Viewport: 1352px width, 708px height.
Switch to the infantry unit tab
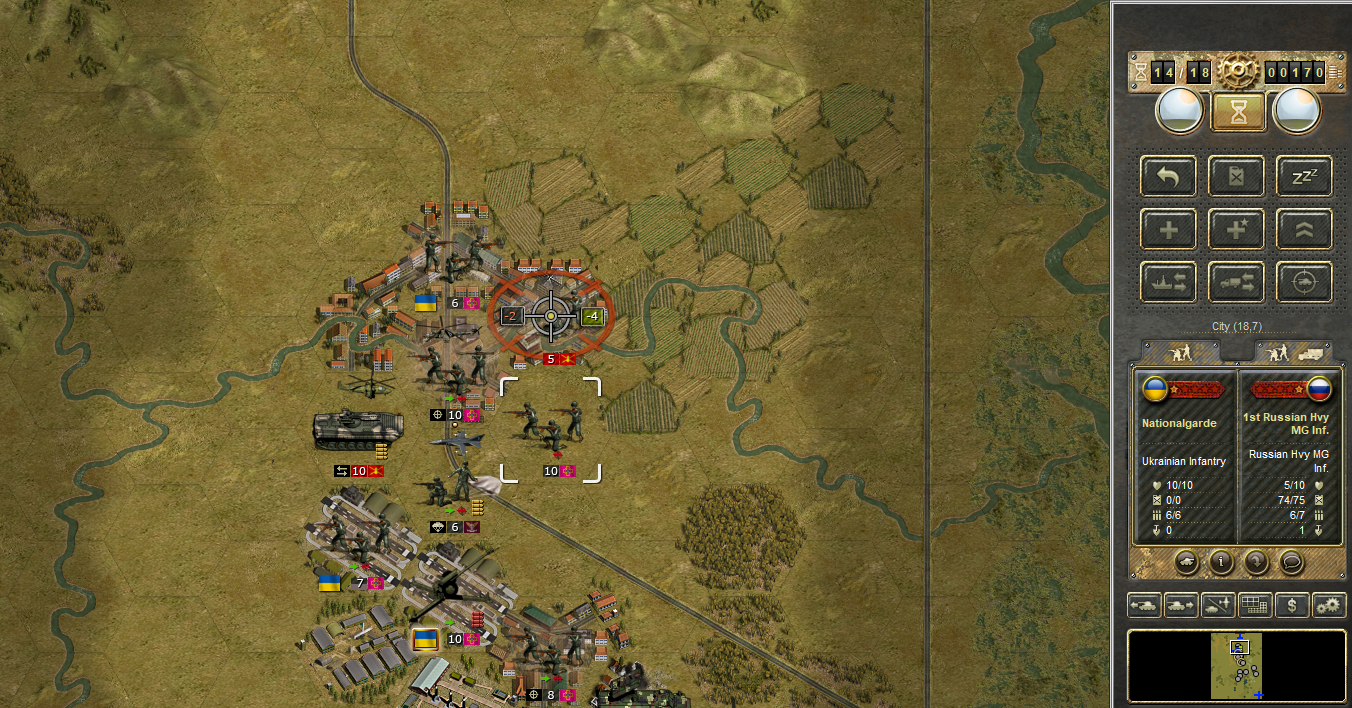coord(1182,352)
